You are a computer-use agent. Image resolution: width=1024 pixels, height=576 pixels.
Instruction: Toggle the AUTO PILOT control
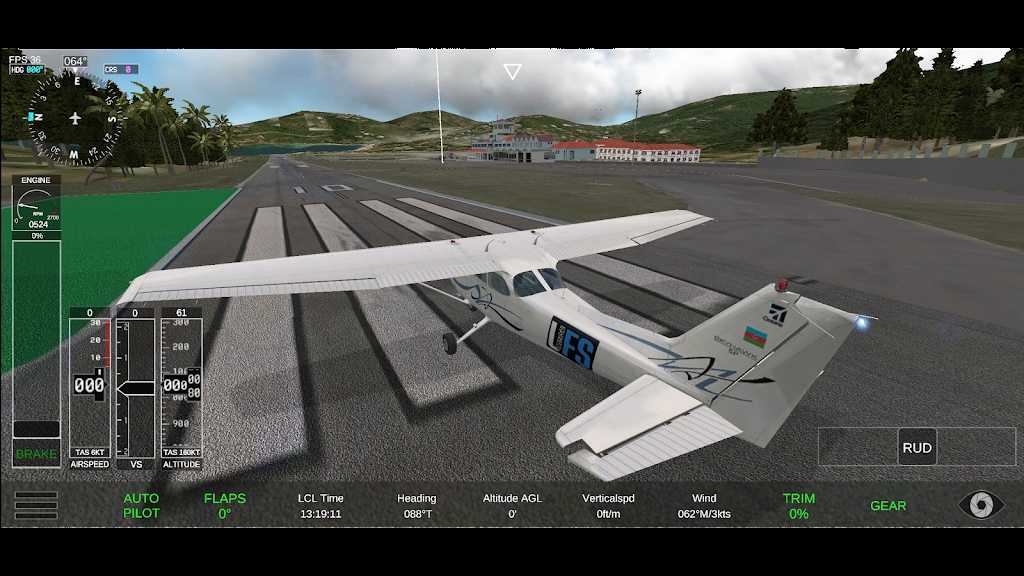[x=141, y=505]
